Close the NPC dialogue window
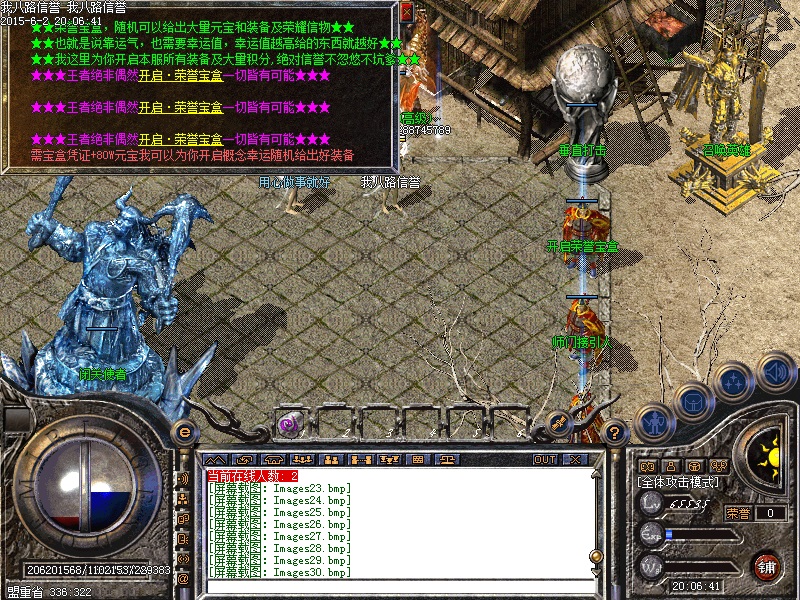The width and height of the screenshot is (800, 600). (x=406, y=12)
